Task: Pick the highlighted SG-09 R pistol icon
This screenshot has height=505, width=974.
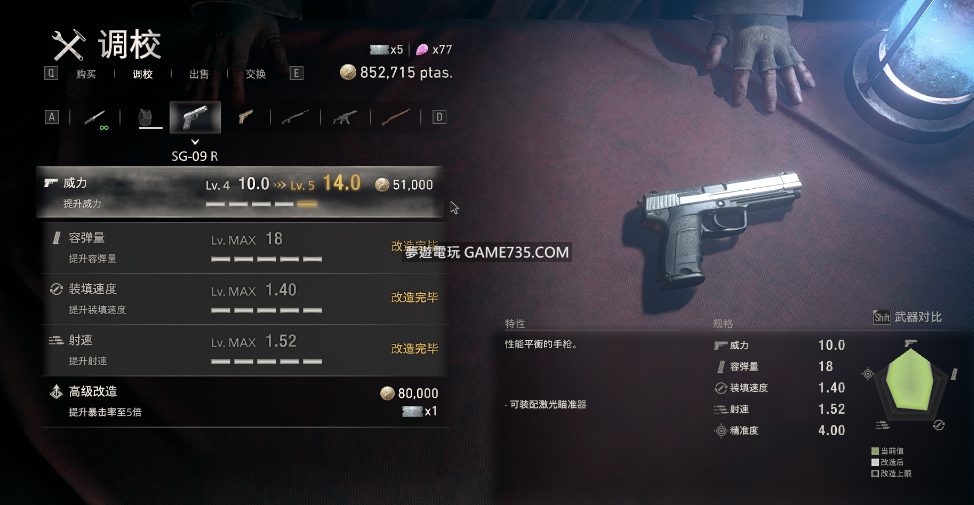Action: (195, 117)
